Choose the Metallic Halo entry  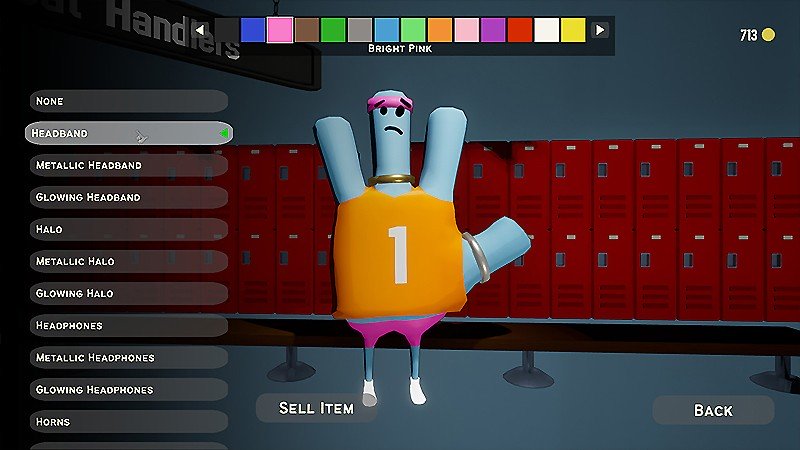126,261
